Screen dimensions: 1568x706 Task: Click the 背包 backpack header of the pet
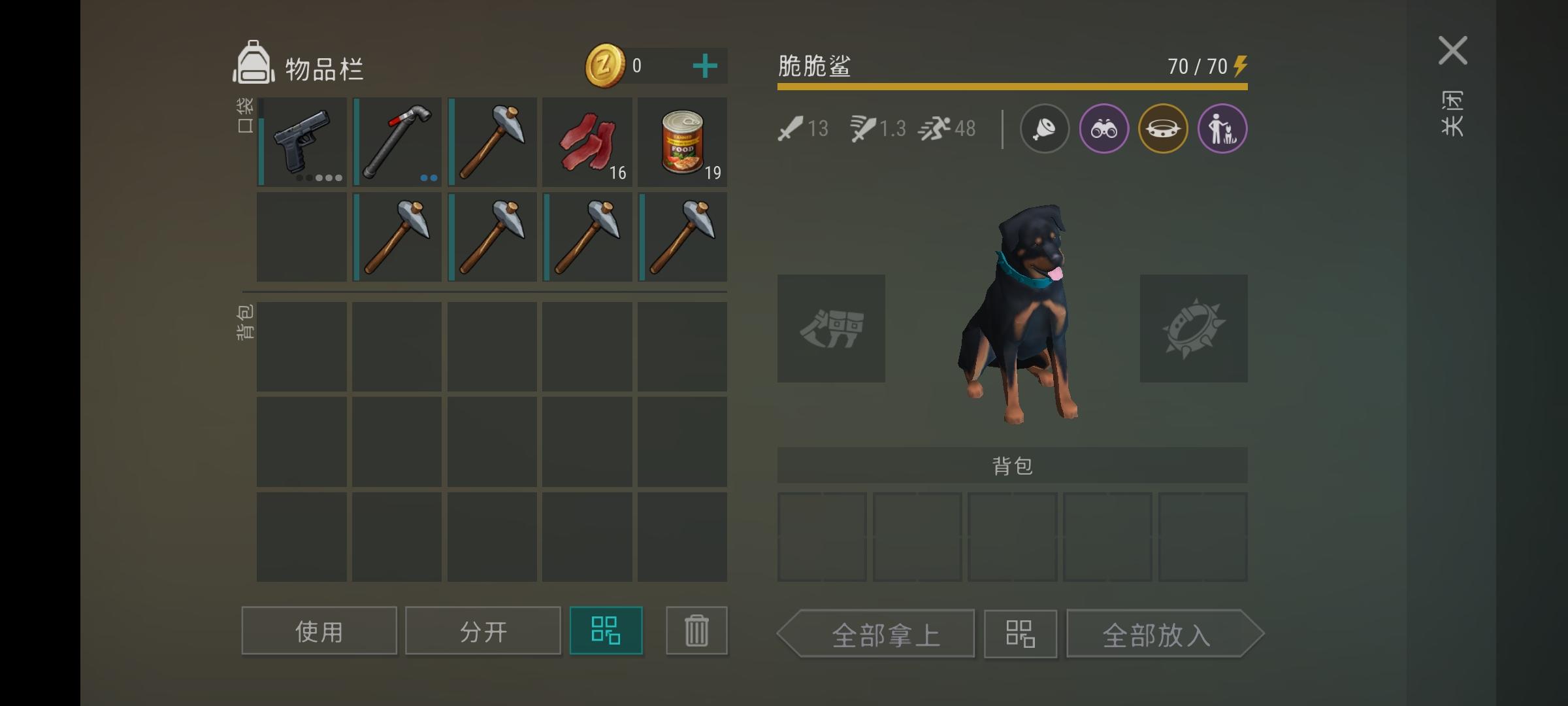(x=1012, y=465)
